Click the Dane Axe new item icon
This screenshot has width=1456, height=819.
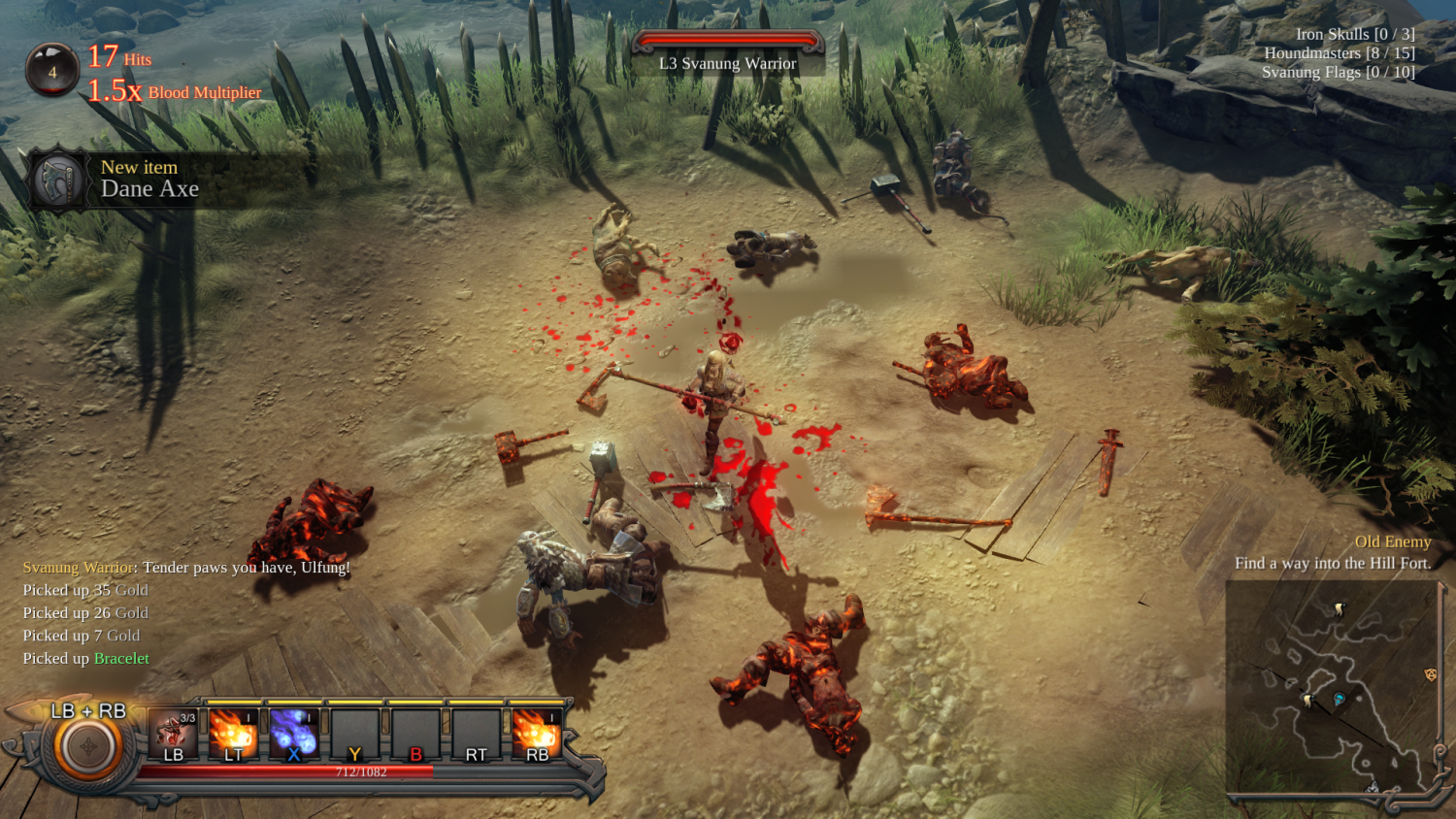coord(58,180)
